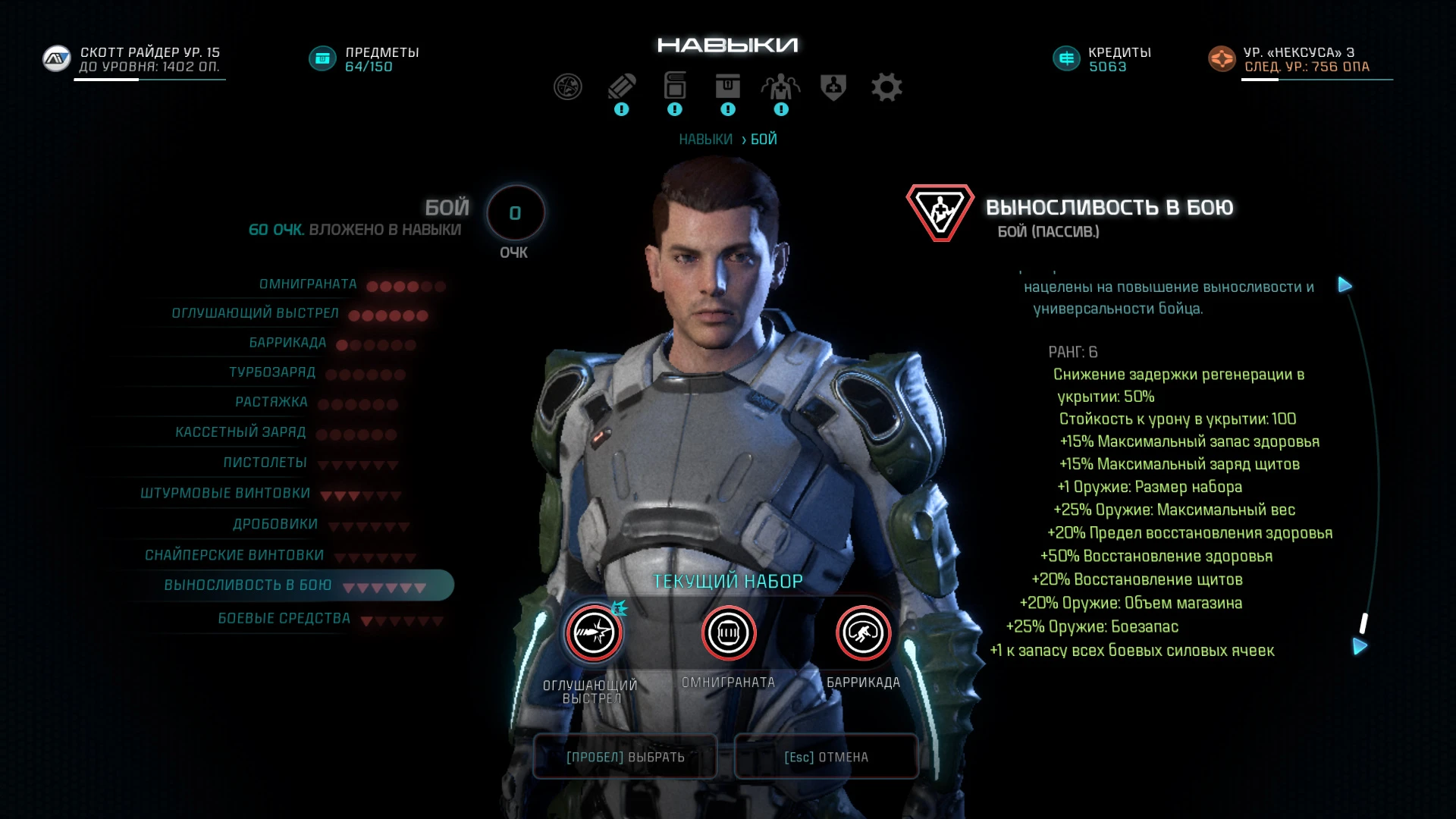Switch to the Boy breadcrumb tab

click(762, 139)
